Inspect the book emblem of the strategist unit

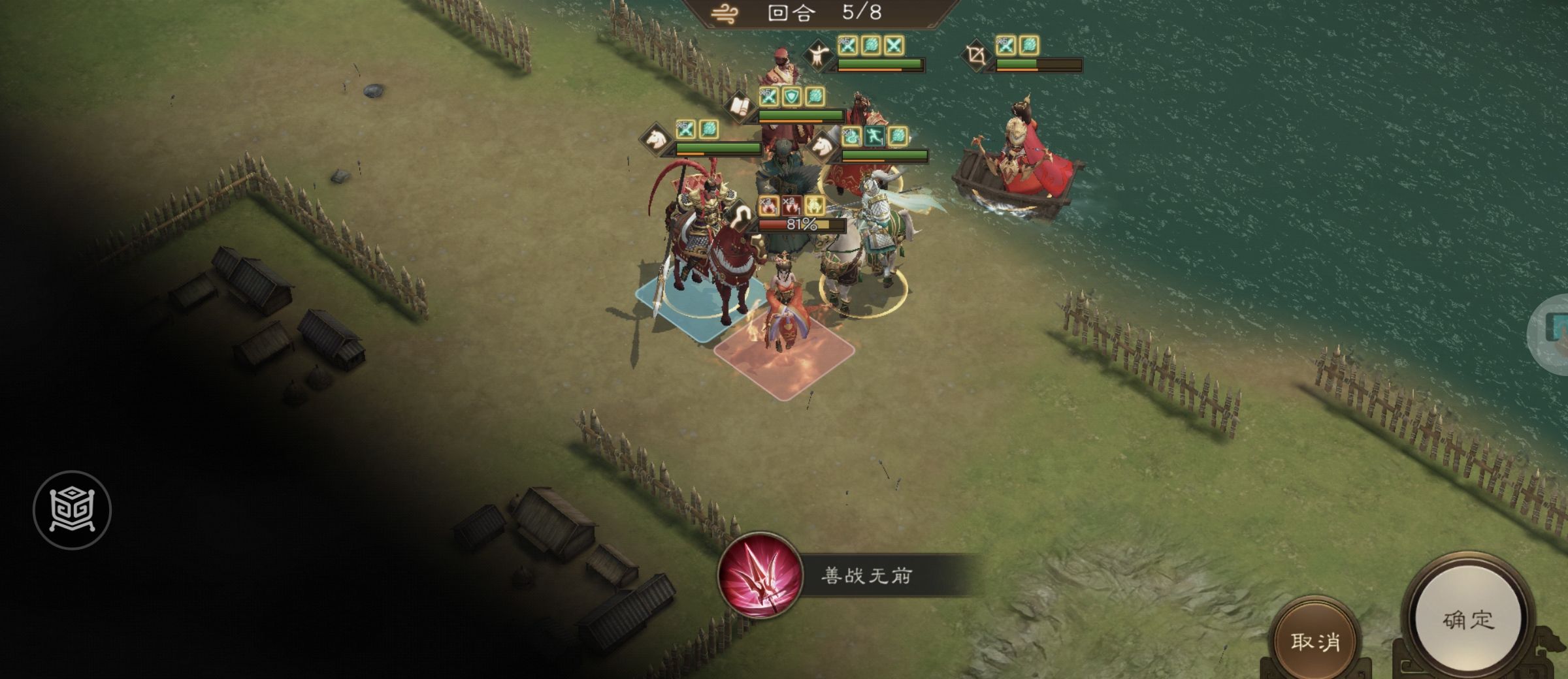[x=740, y=106]
